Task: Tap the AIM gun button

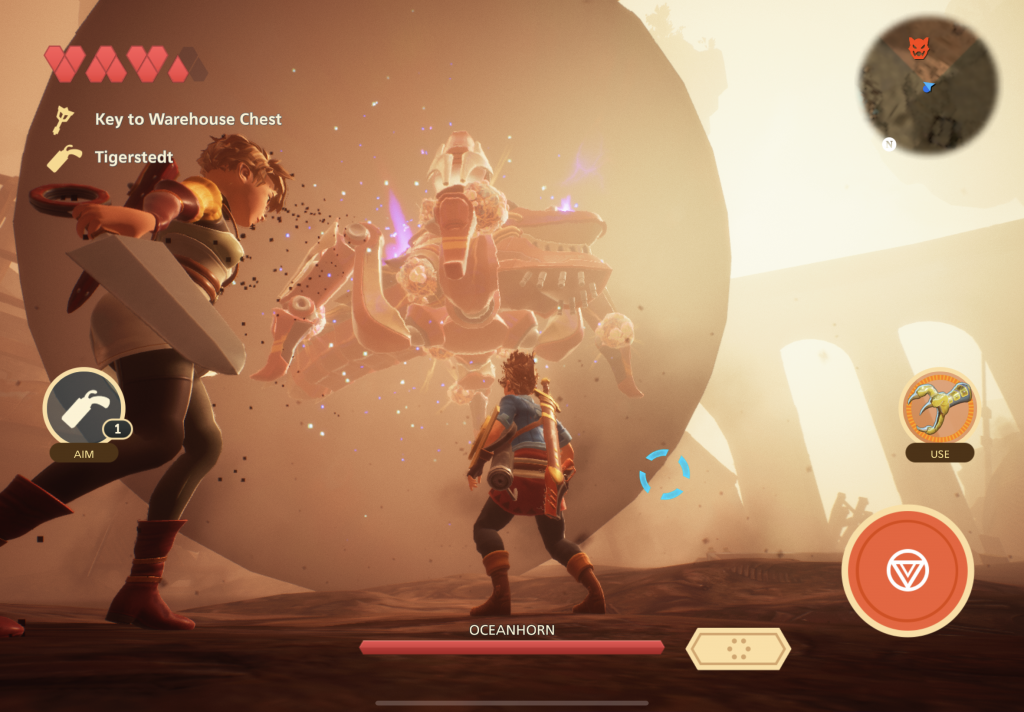Action: pyautogui.click(x=84, y=408)
